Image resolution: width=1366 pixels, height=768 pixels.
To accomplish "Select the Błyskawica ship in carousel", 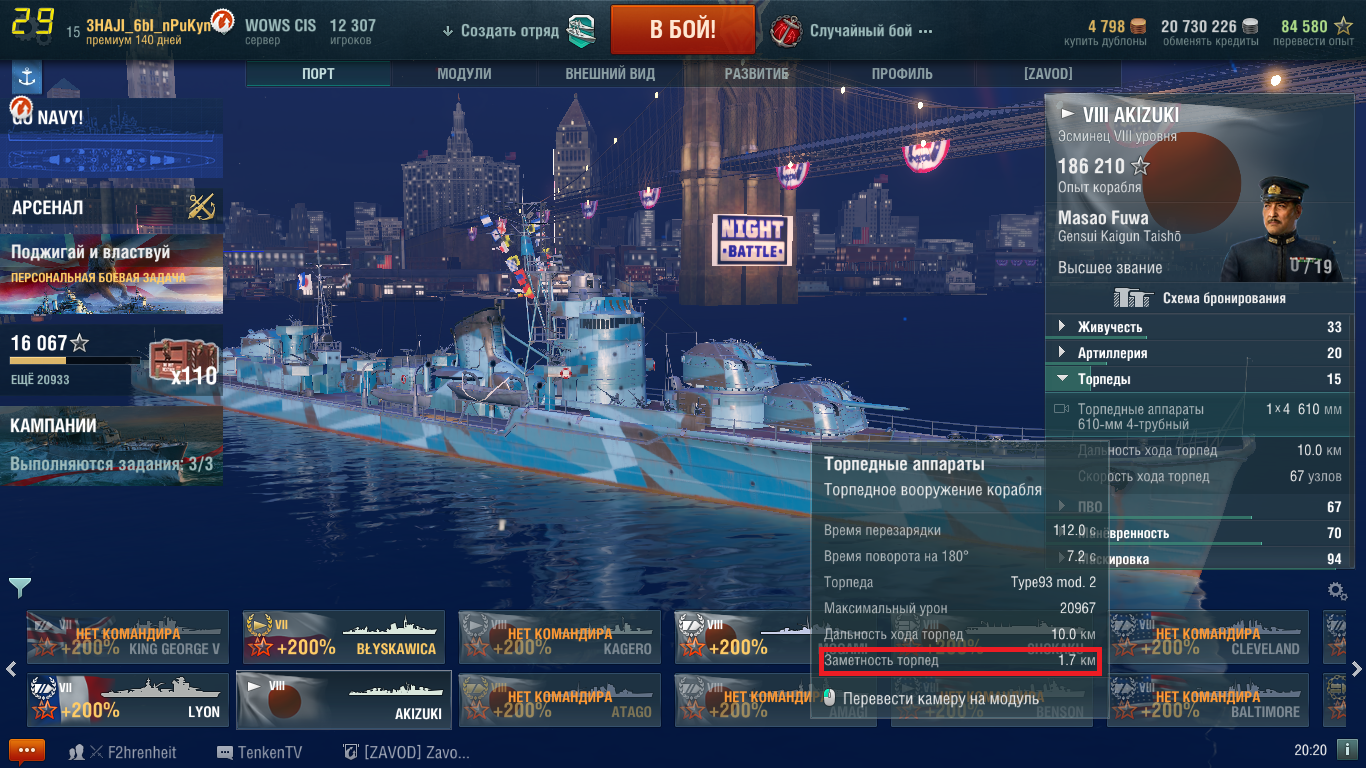I will [x=344, y=637].
